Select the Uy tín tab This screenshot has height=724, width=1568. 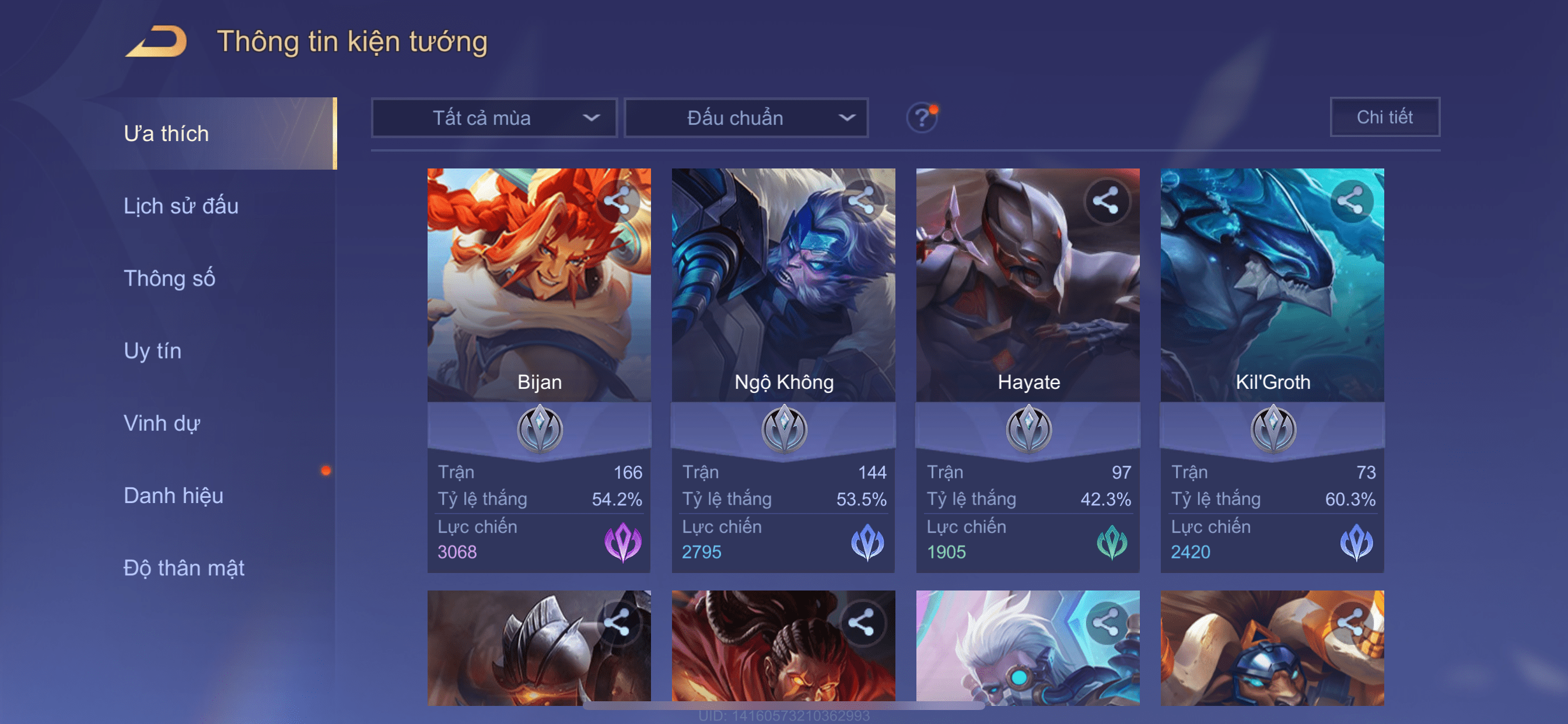click(152, 351)
